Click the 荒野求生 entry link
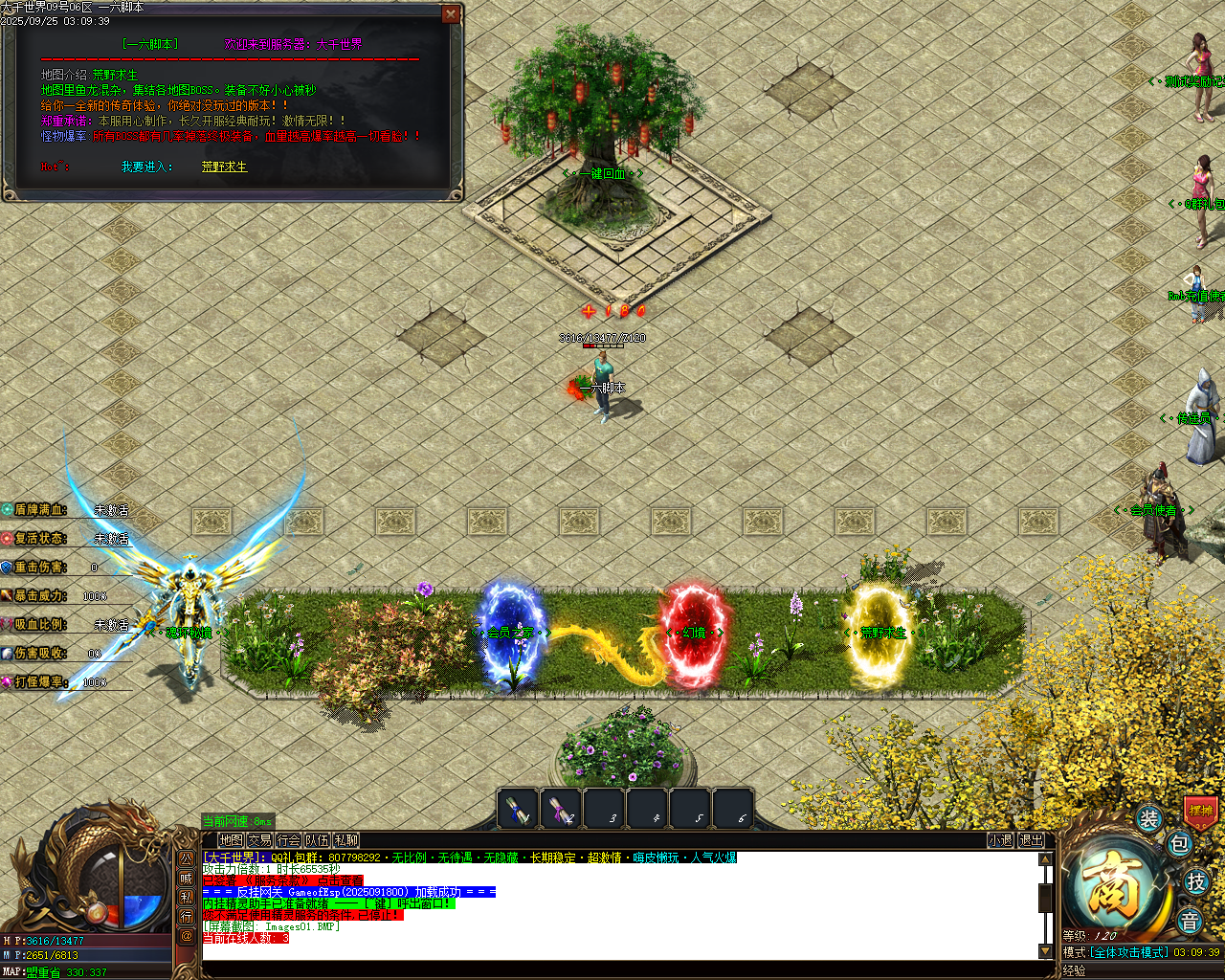The image size is (1225, 980). click(224, 167)
